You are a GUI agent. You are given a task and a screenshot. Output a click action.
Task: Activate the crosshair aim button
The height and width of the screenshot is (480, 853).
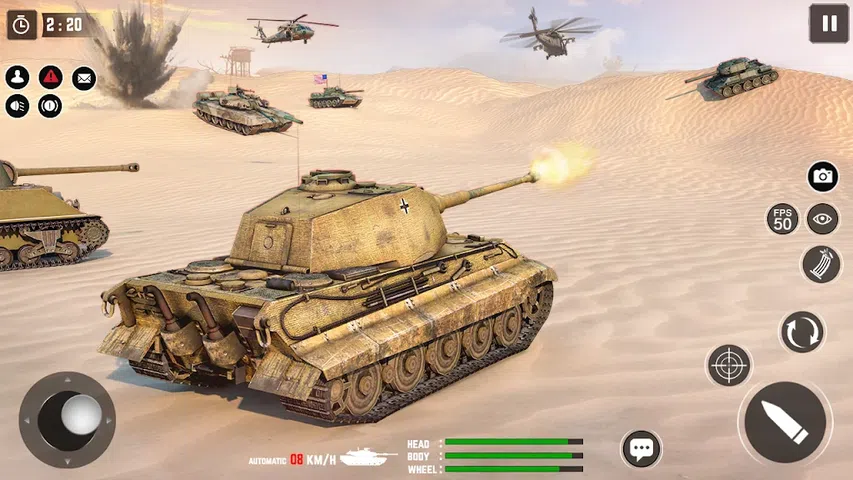[x=728, y=365]
